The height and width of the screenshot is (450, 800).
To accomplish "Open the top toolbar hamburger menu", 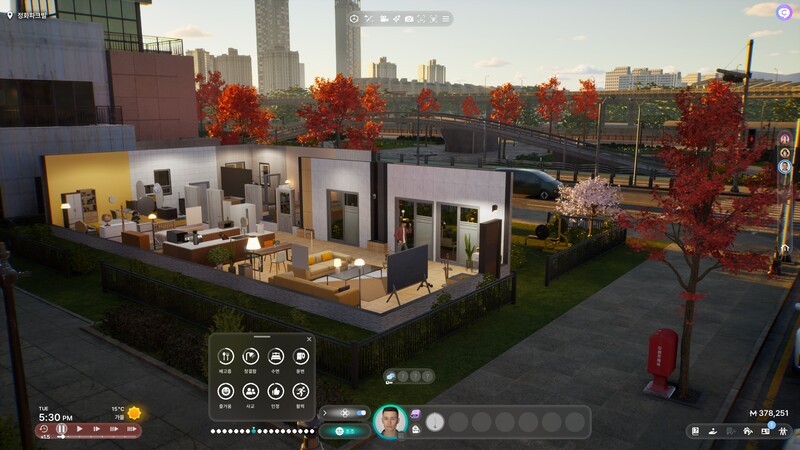I will click(445, 19).
